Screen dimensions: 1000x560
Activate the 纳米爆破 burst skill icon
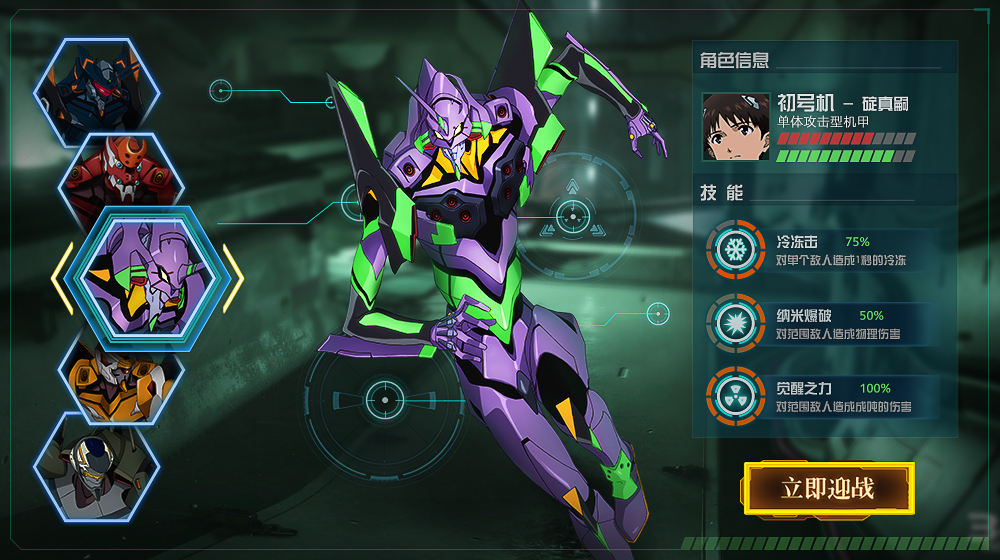(737, 322)
